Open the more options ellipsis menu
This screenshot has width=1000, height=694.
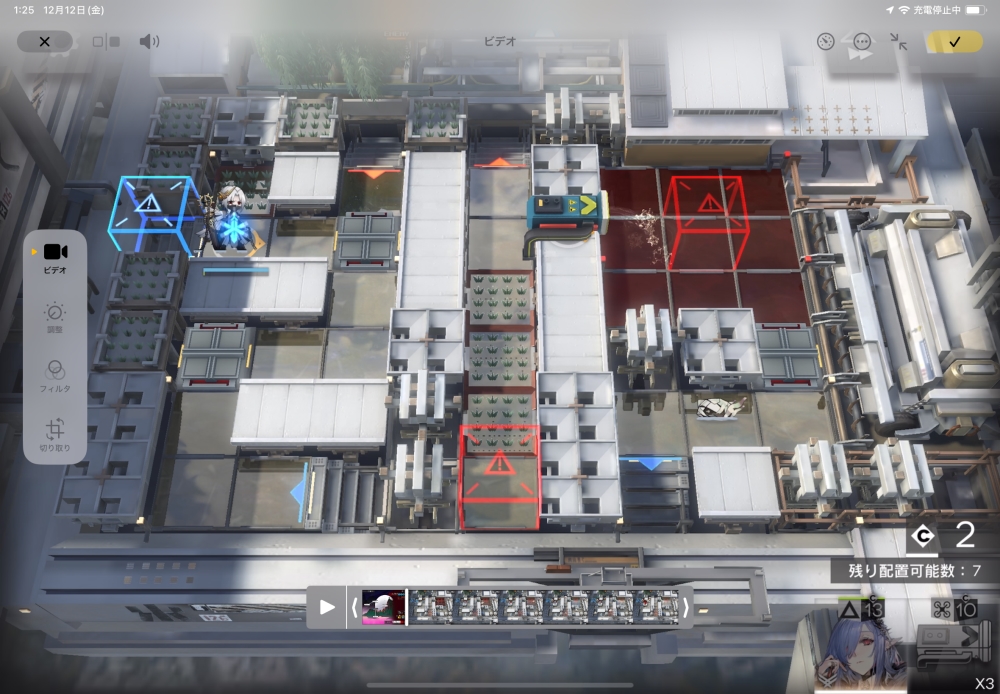tap(862, 42)
